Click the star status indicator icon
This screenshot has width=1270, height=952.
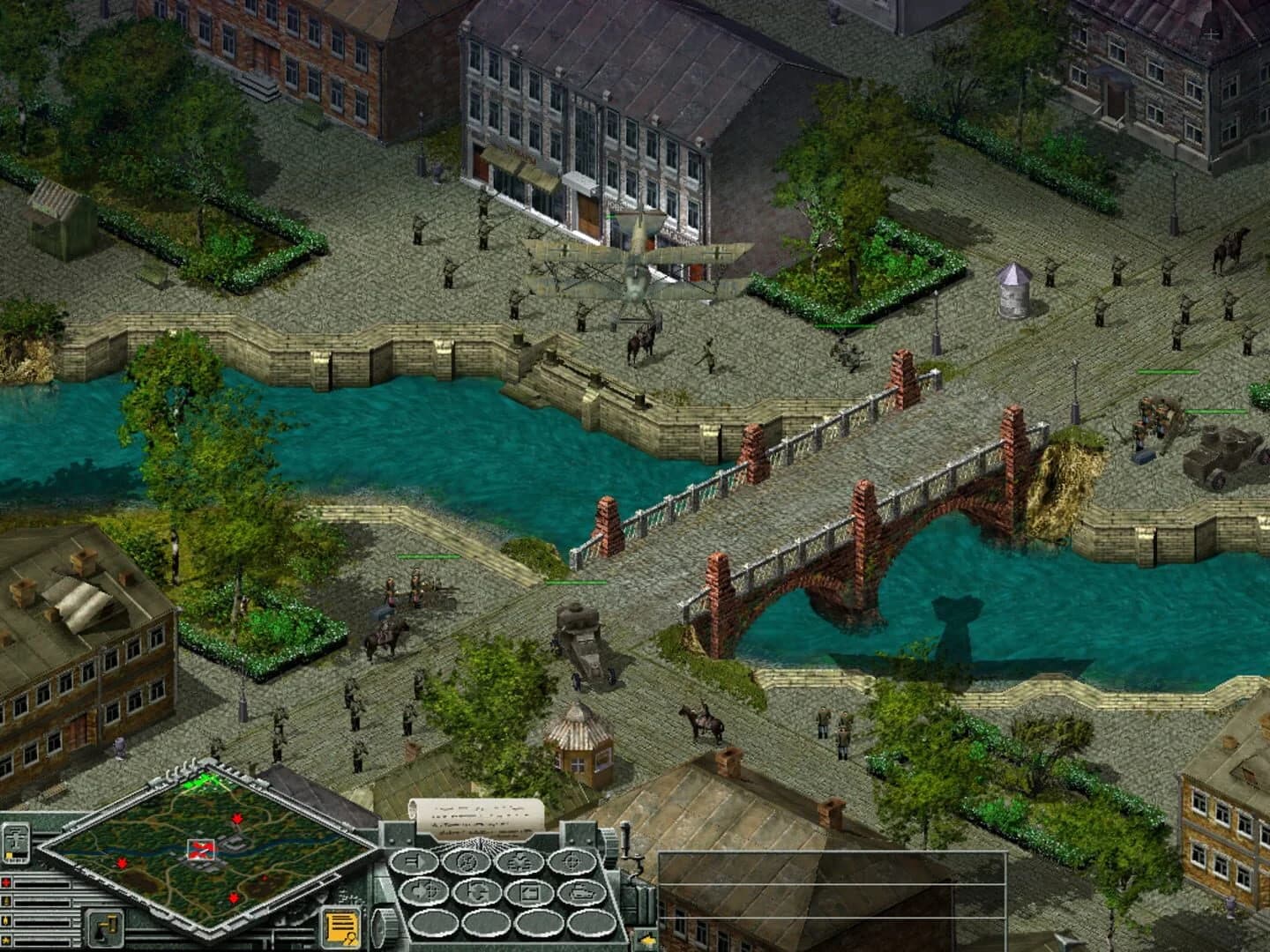[x=6, y=940]
